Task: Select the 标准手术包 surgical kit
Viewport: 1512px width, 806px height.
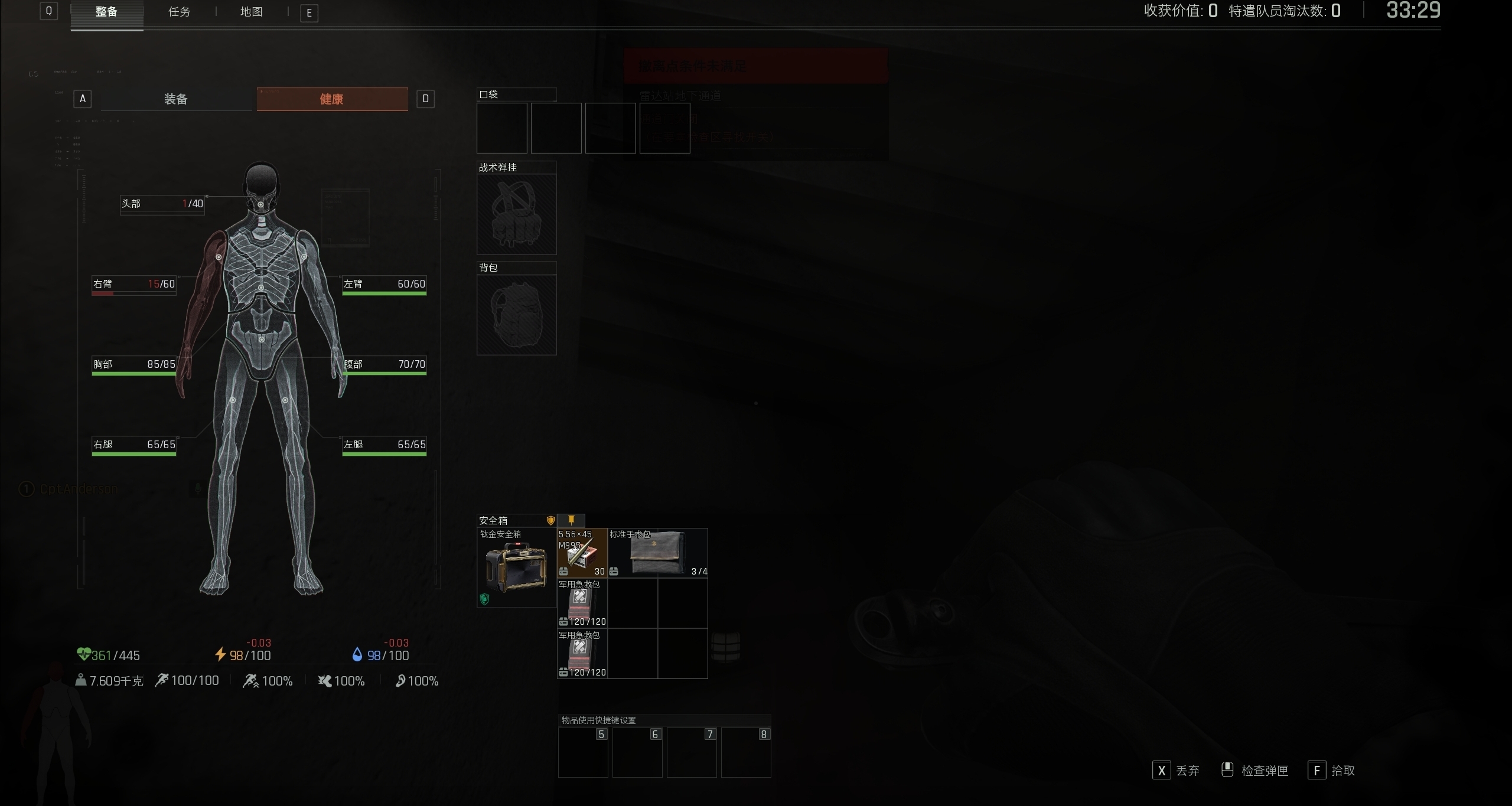Action: pos(658,553)
